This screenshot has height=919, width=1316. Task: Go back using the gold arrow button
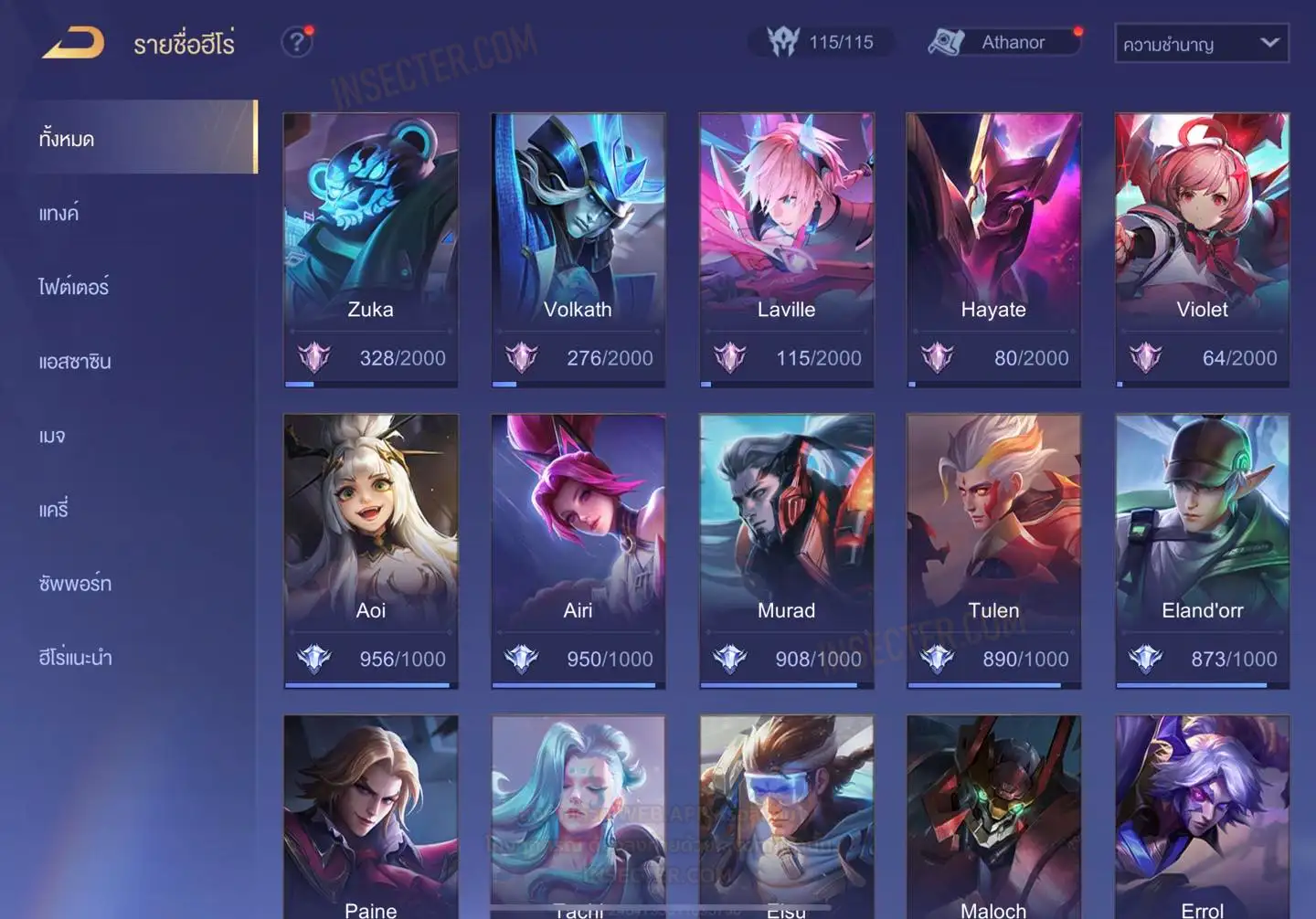[73, 43]
